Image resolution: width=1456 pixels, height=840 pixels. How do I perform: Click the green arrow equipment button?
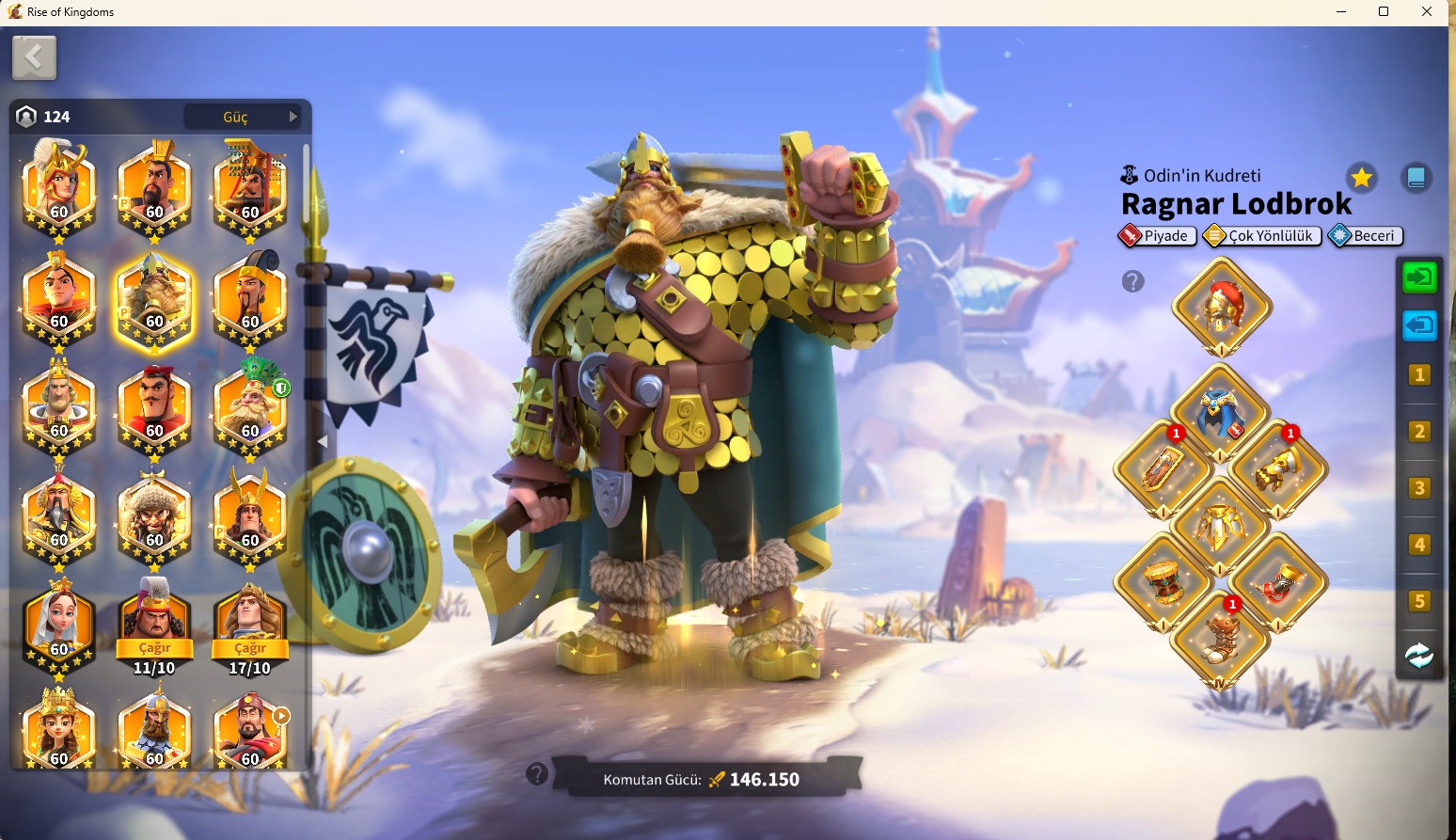(1419, 277)
